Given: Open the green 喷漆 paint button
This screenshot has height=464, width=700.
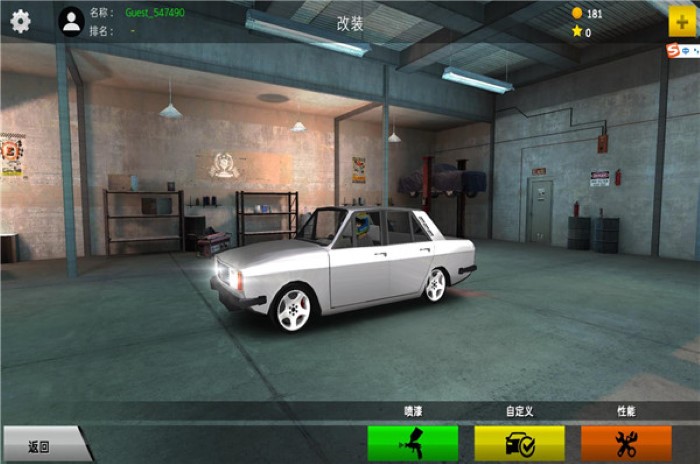Looking at the screenshot, I should click(x=413, y=443).
